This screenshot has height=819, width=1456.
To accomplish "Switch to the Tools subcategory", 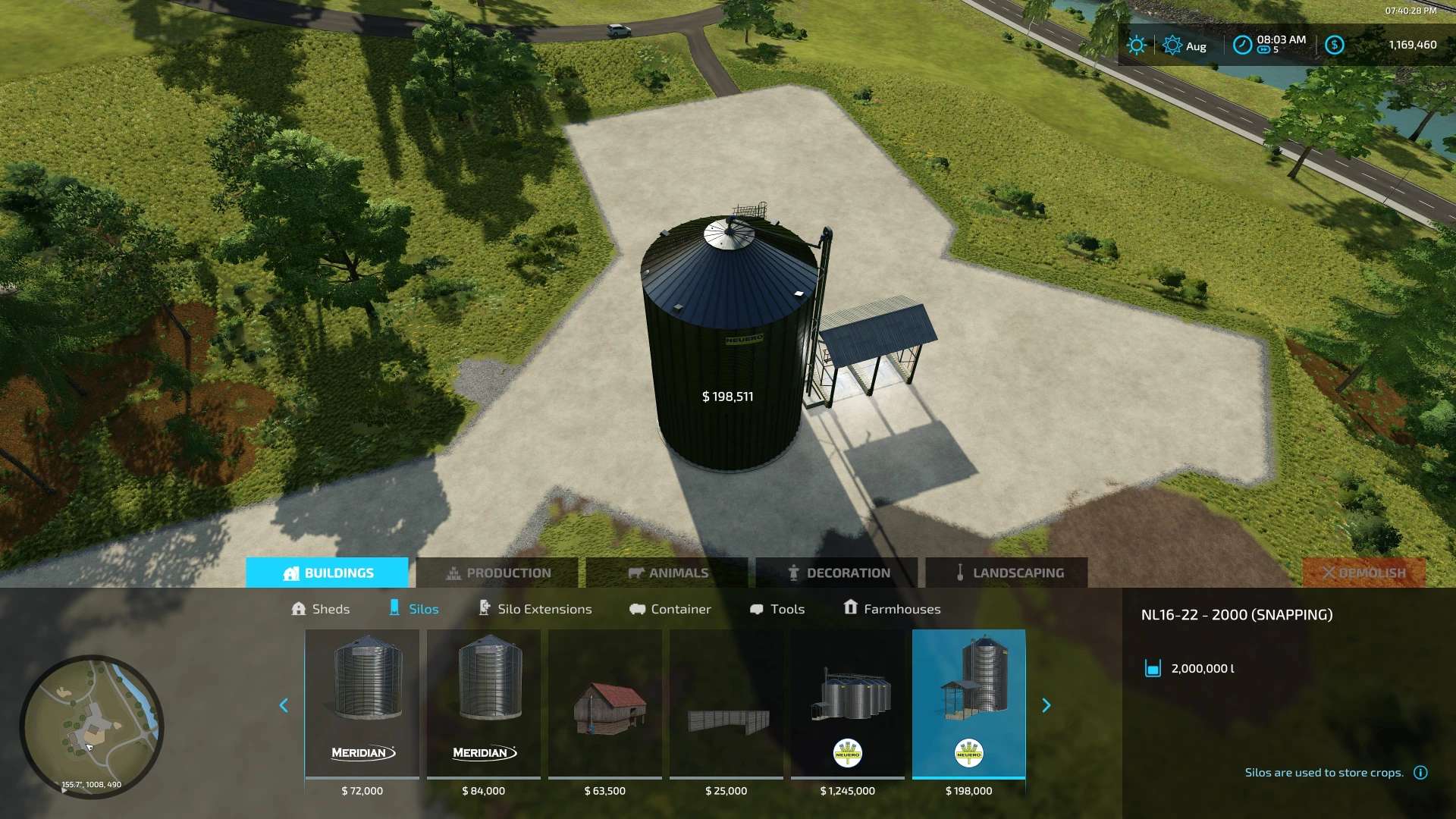I will coord(777,609).
